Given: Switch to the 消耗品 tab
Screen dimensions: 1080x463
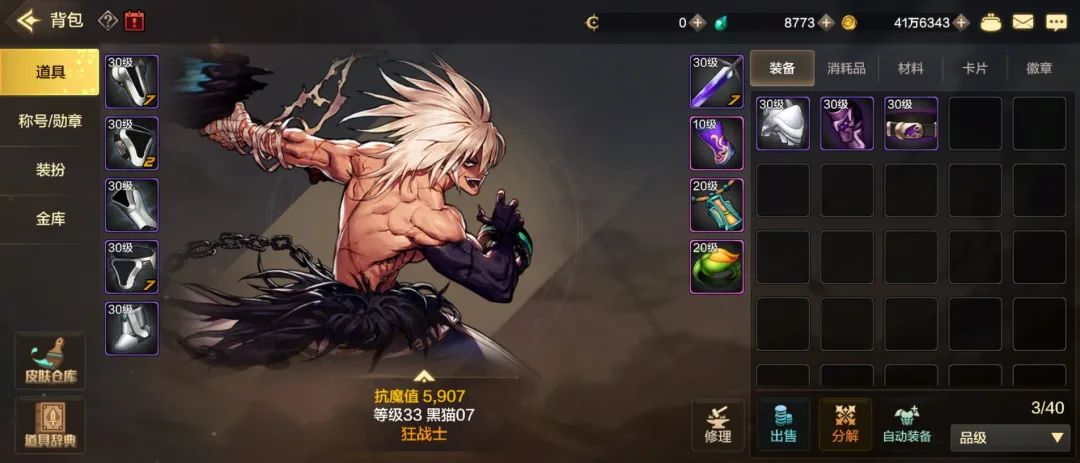Looking at the screenshot, I should (x=847, y=69).
